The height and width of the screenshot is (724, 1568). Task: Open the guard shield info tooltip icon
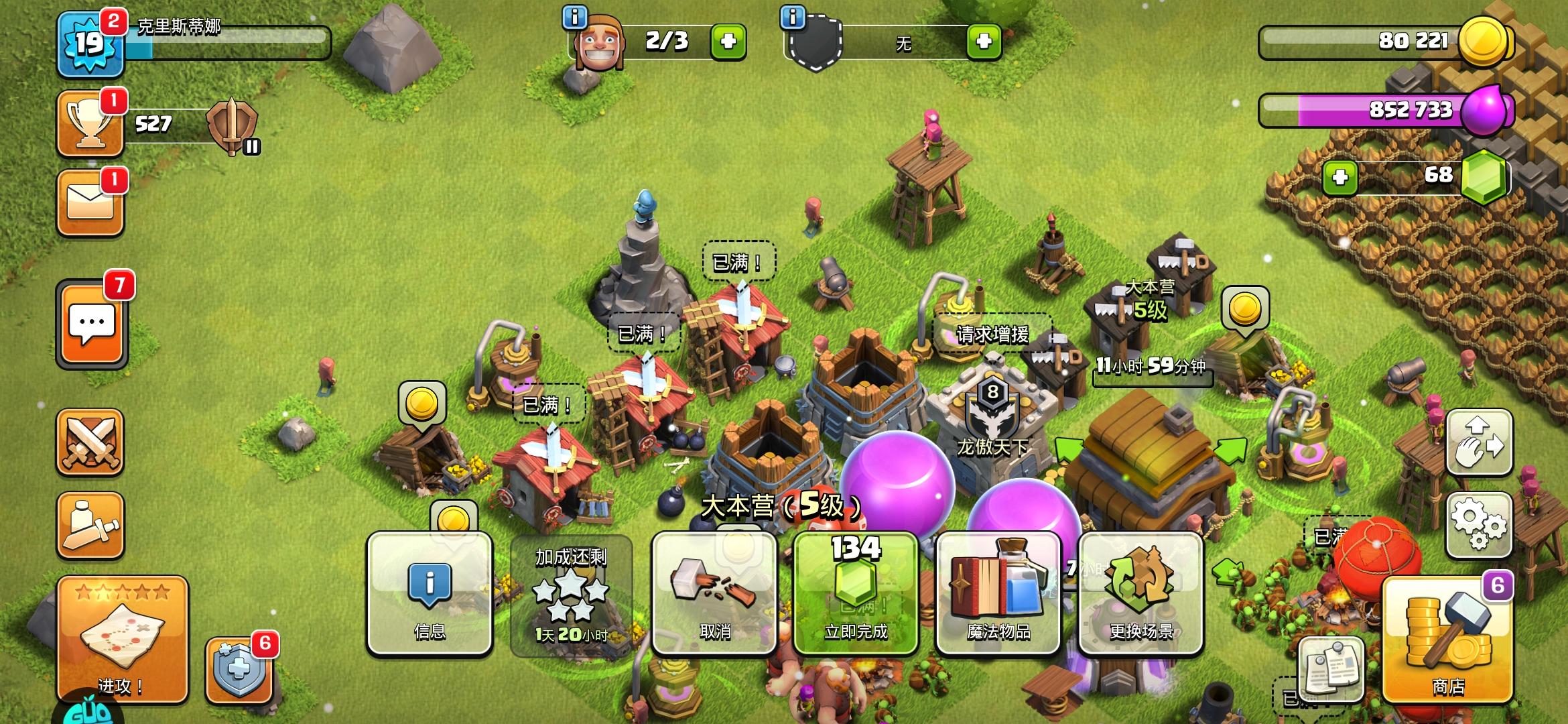793,19
